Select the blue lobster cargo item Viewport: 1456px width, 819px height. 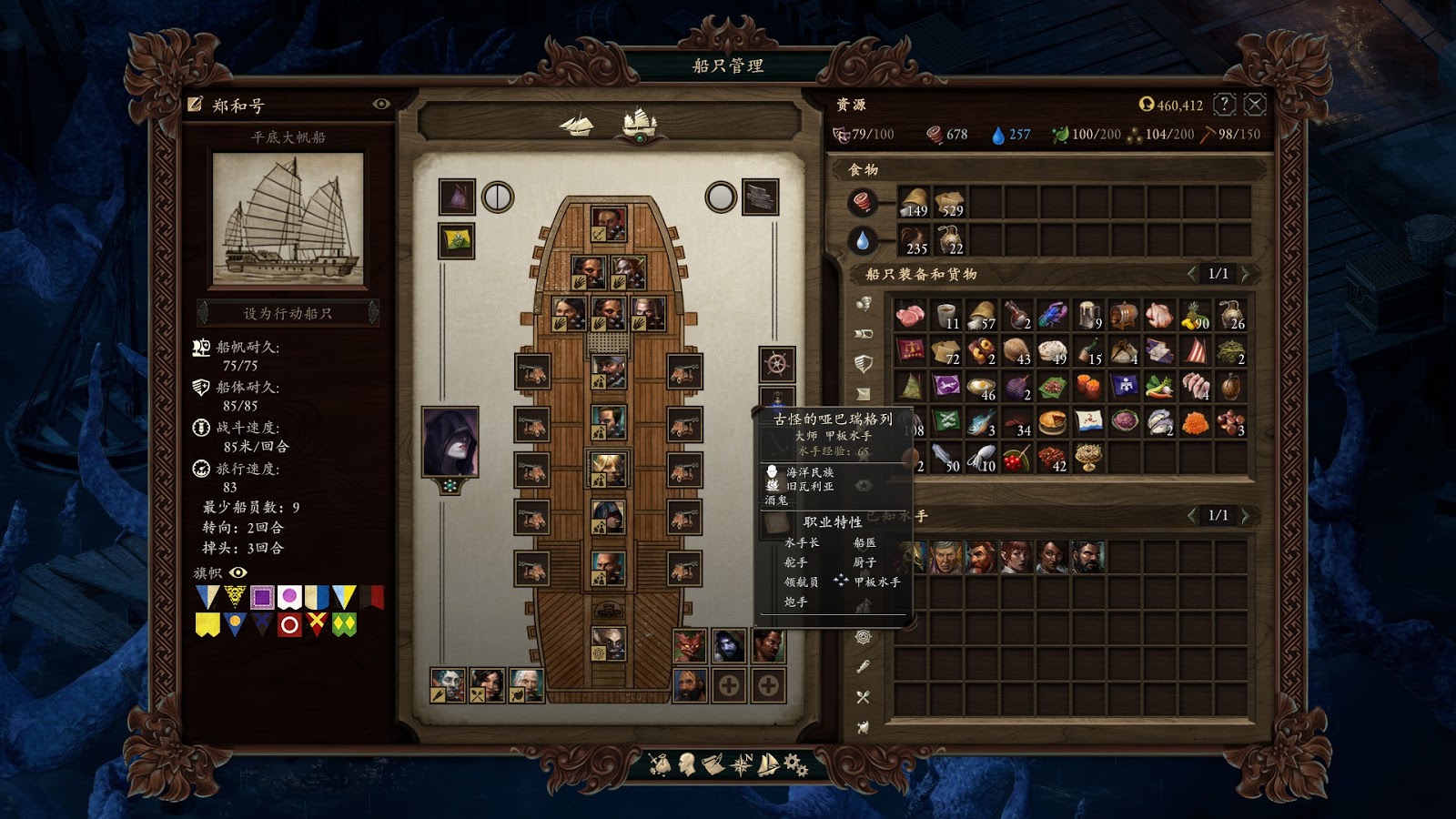click(1052, 315)
